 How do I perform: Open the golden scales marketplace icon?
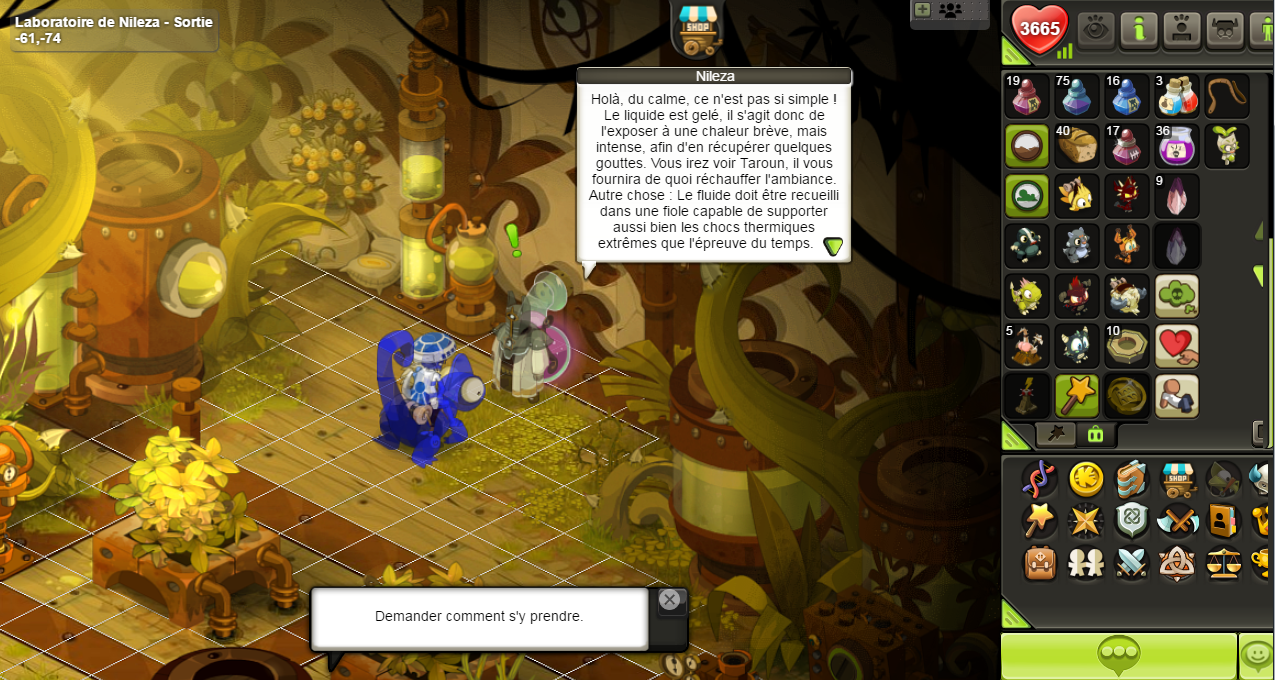(x=1223, y=563)
